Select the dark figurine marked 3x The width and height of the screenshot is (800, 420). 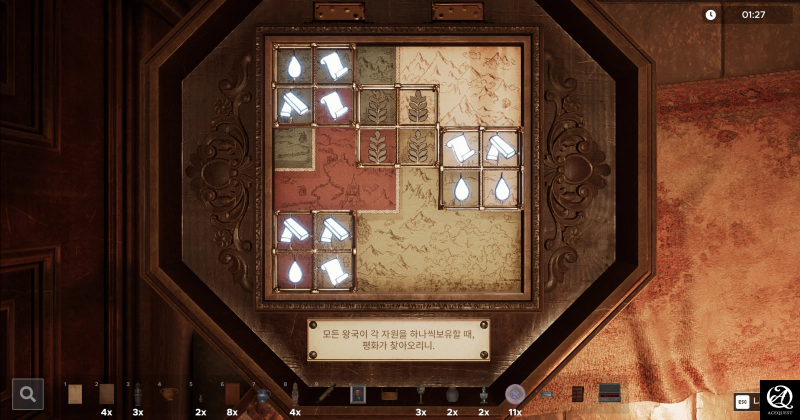tap(138, 394)
